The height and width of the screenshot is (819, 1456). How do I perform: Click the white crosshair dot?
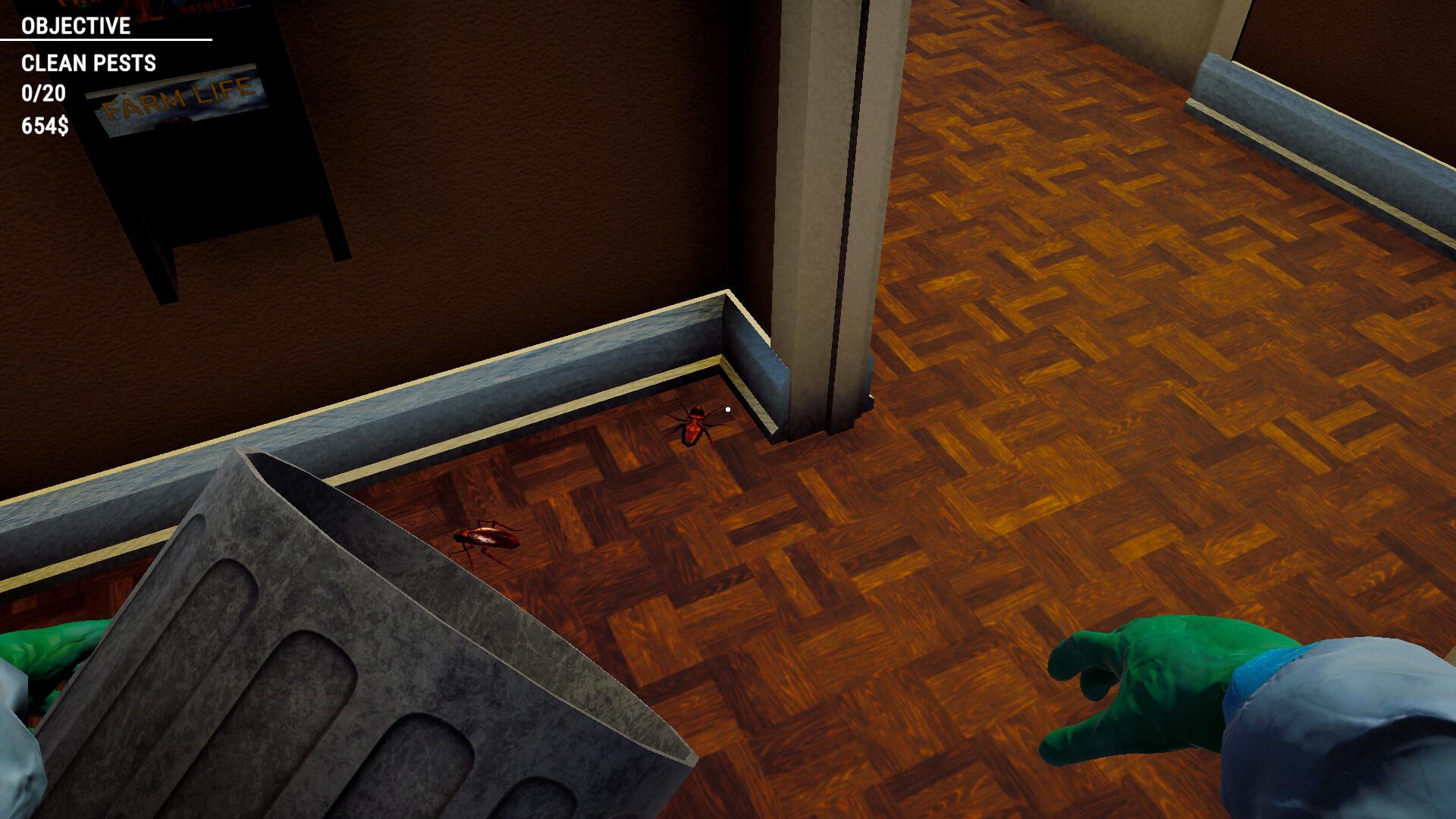(726, 408)
